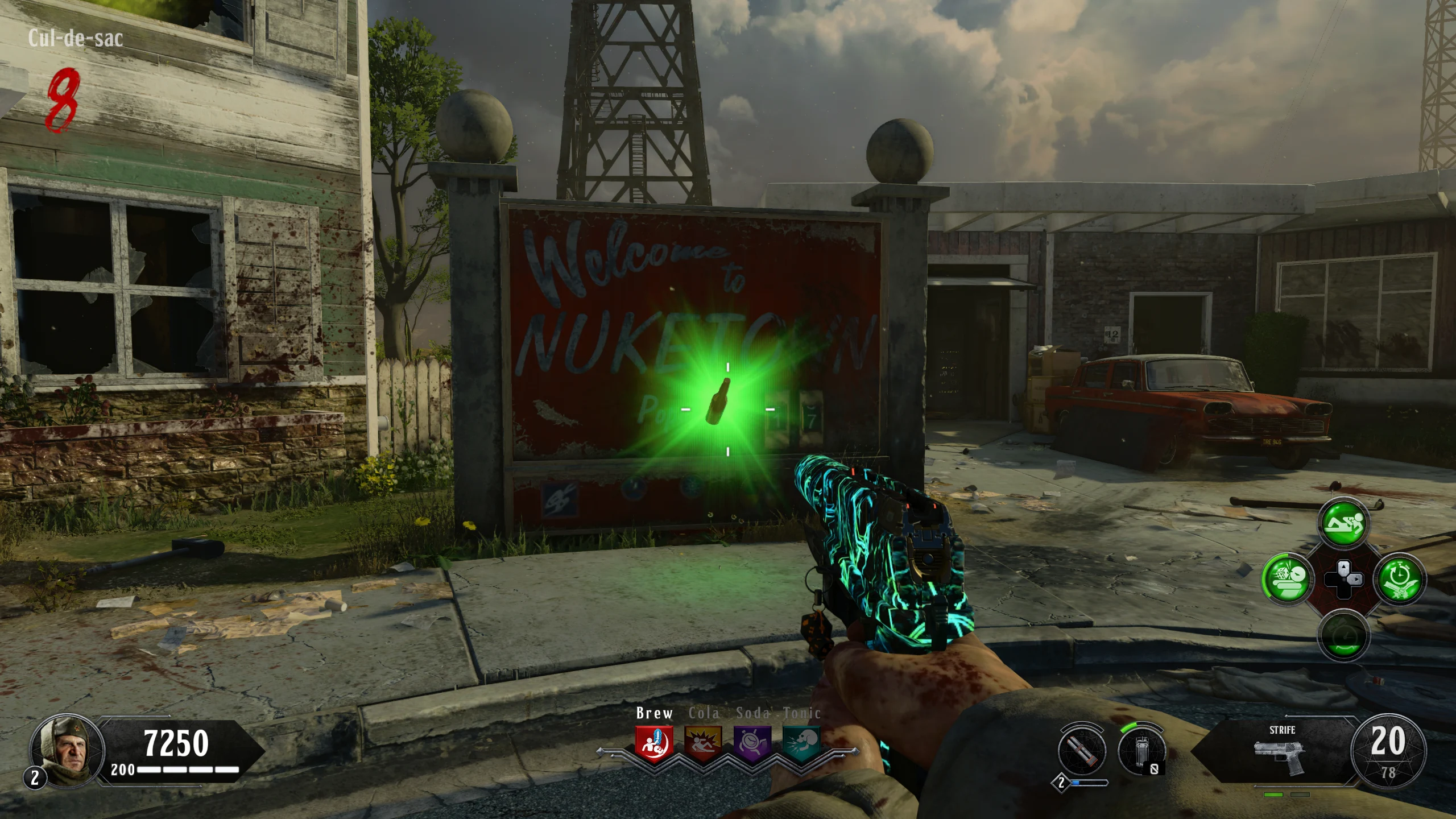1456x819 pixels.
Task: Select the twin-canister special weapon icon
Action: [1082, 749]
